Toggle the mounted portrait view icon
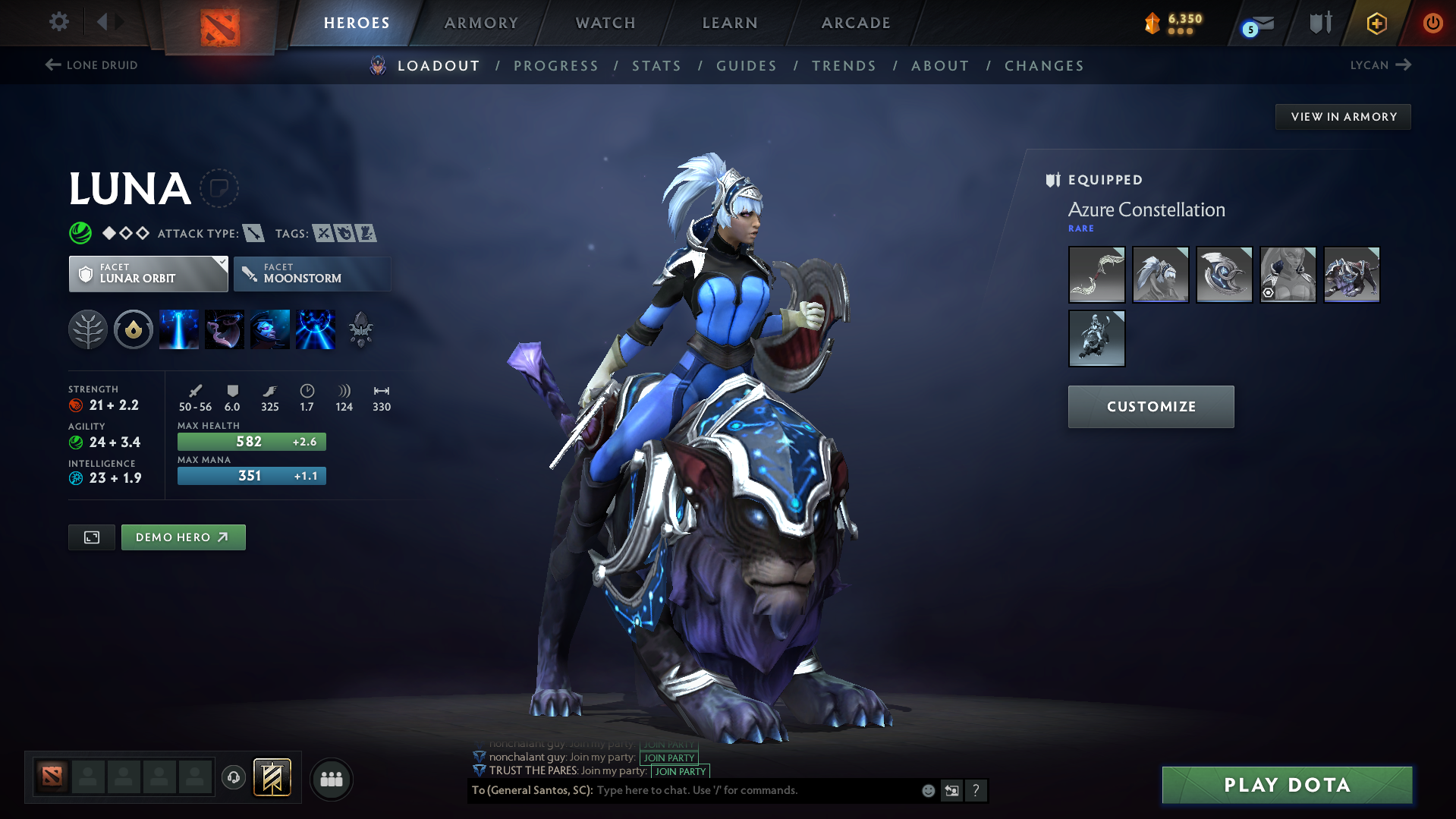Image resolution: width=1456 pixels, height=819 pixels. [x=91, y=537]
